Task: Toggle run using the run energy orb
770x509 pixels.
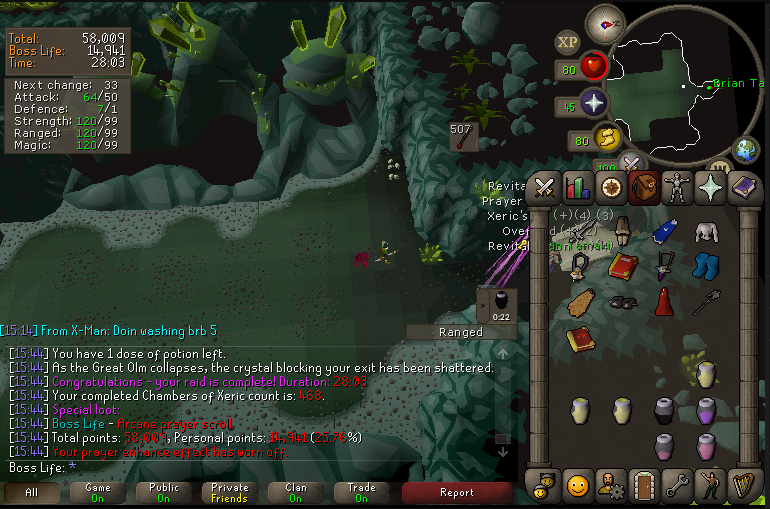Action: 605,138
